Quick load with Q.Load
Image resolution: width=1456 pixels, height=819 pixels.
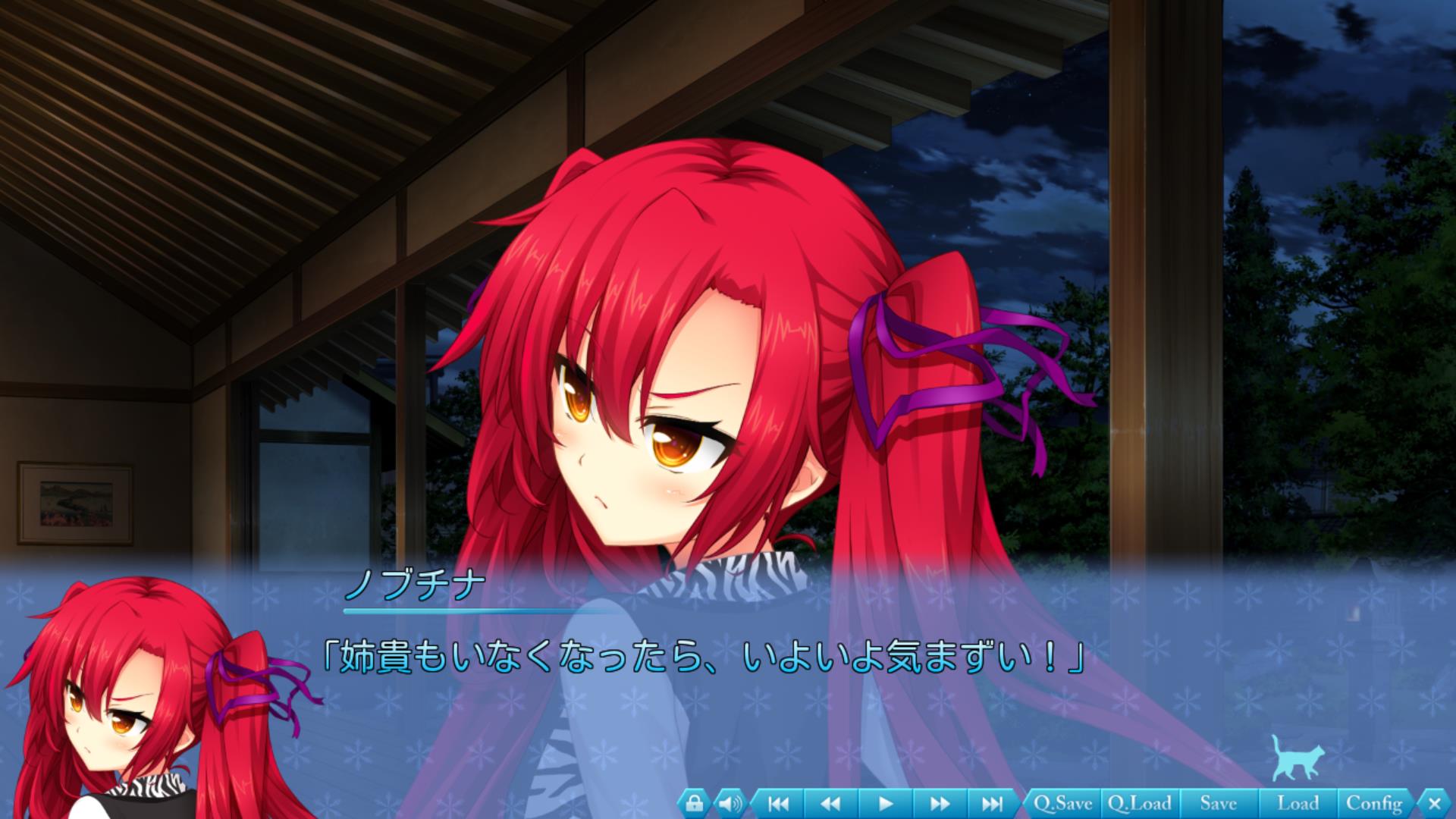(1140, 802)
